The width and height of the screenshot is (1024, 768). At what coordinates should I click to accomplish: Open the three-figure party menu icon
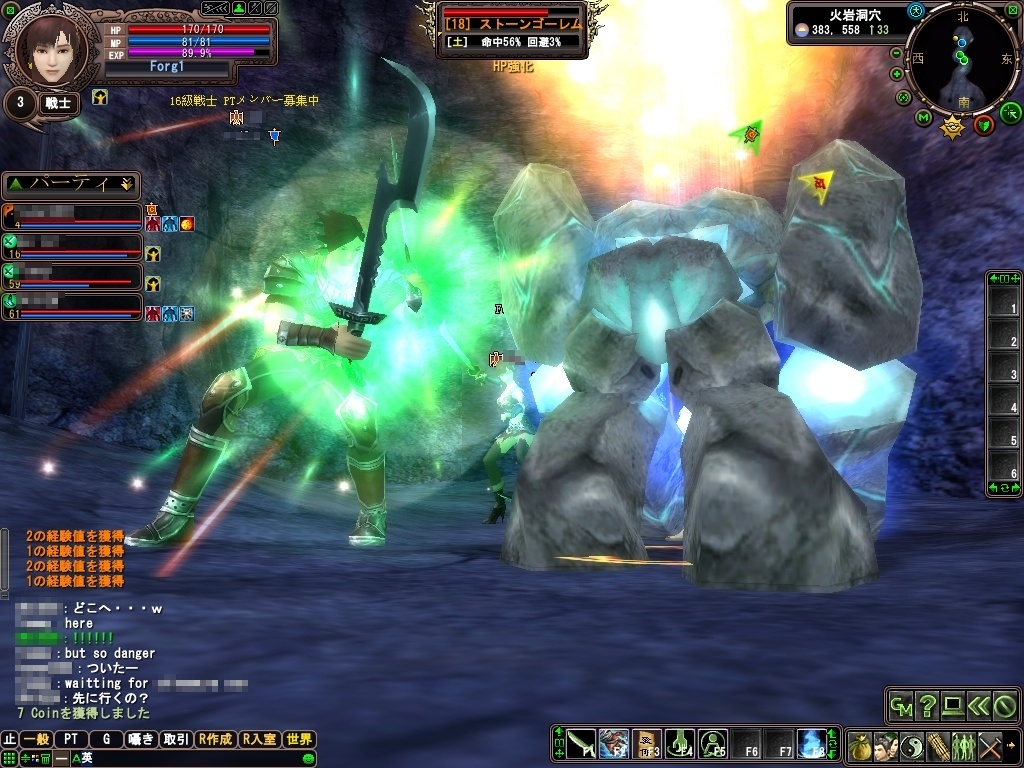pyautogui.click(x=964, y=746)
